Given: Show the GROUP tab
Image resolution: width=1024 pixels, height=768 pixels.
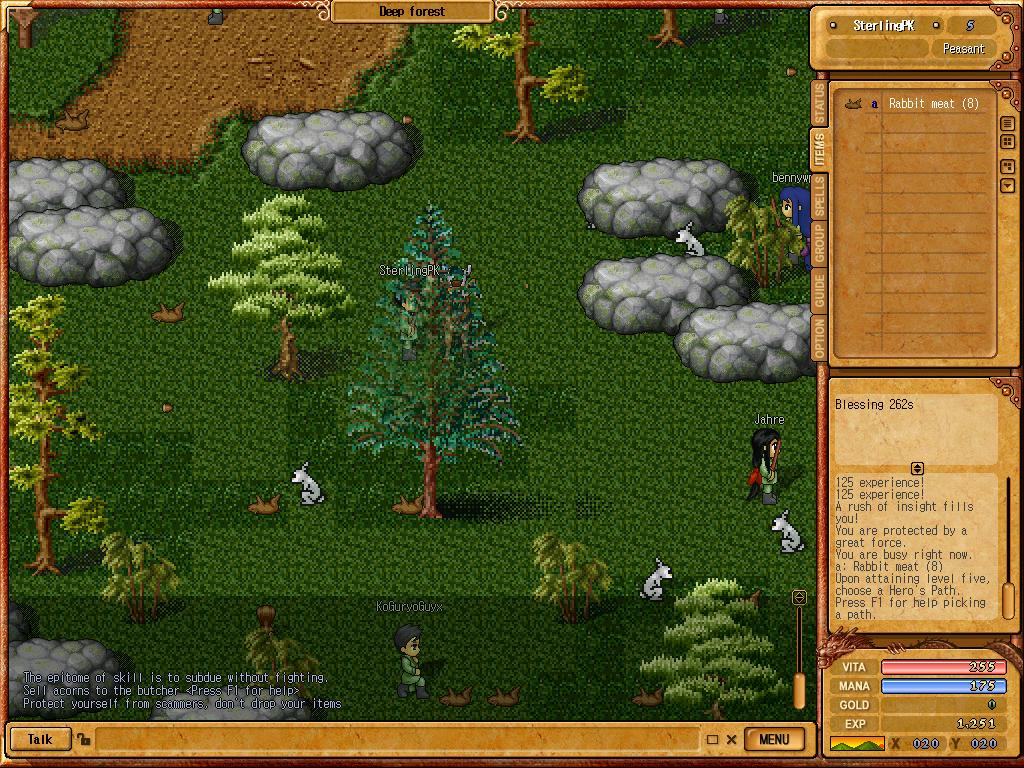Looking at the screenshot, I should click(820, 244).
